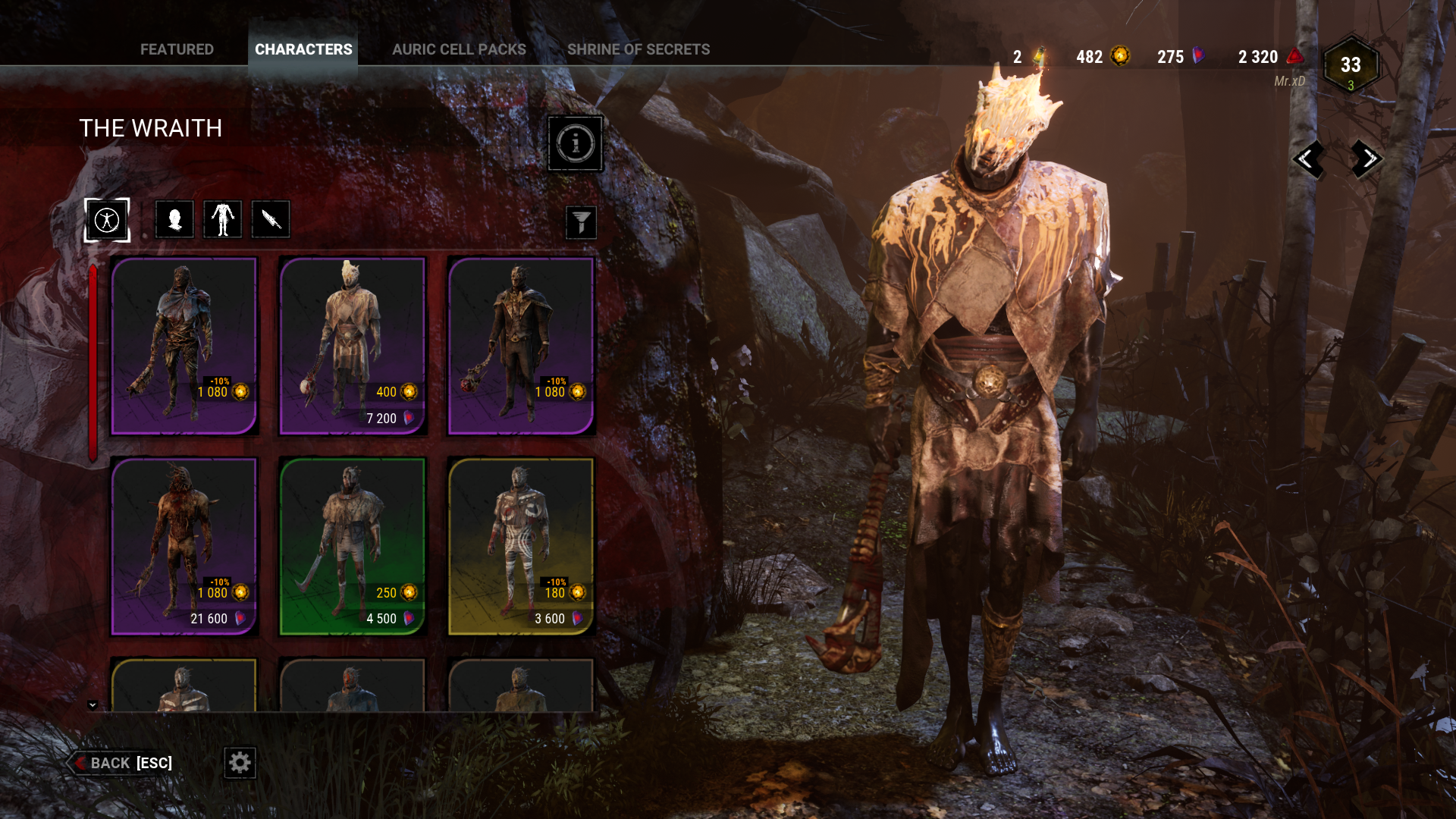This screenshot has height=819, width=1456.
Task: Select the previous killer with left arrow
Action: click(x=1309, y=160)
